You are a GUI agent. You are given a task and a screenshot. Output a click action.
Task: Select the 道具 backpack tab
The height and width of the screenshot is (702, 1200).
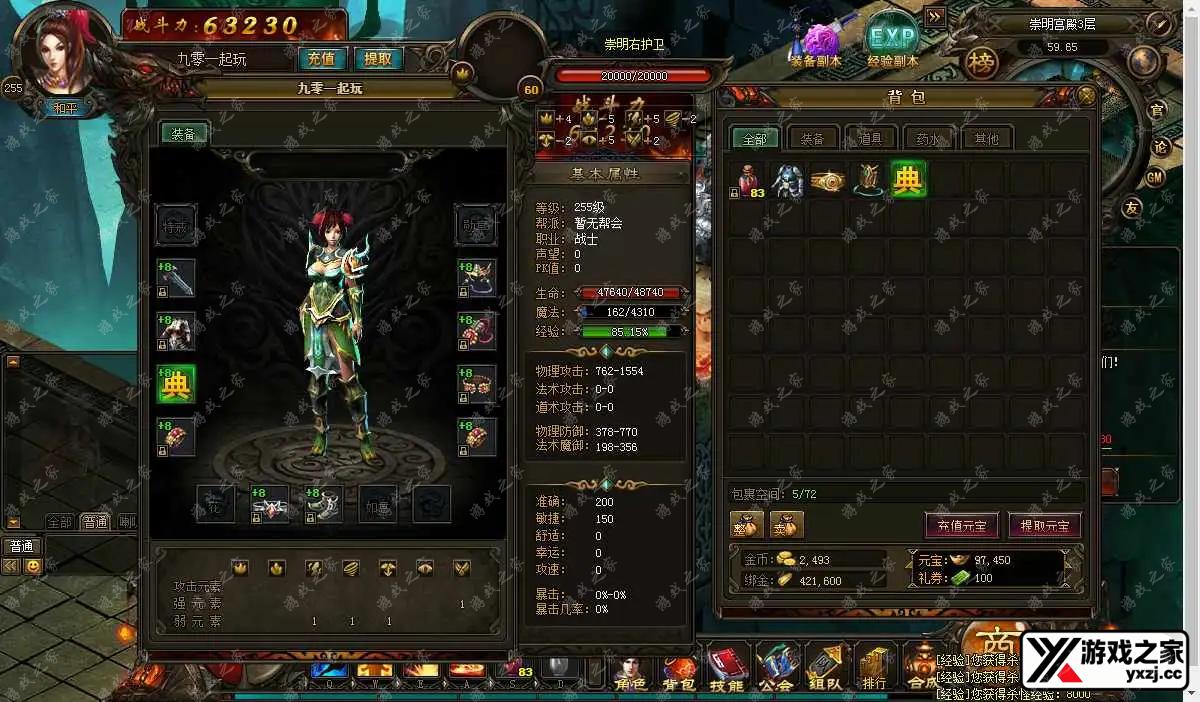coord(871,139)
